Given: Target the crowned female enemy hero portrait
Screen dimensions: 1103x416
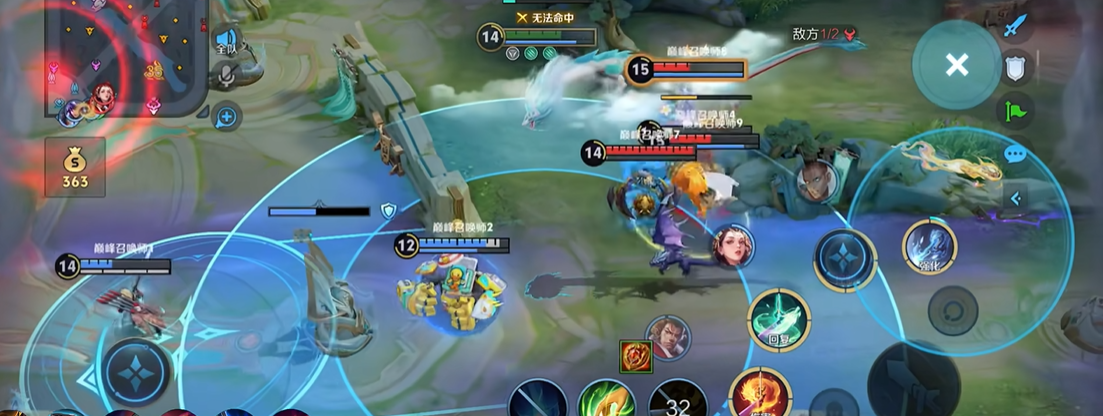Looking at the screenshot, I should [x=733, y=246].
